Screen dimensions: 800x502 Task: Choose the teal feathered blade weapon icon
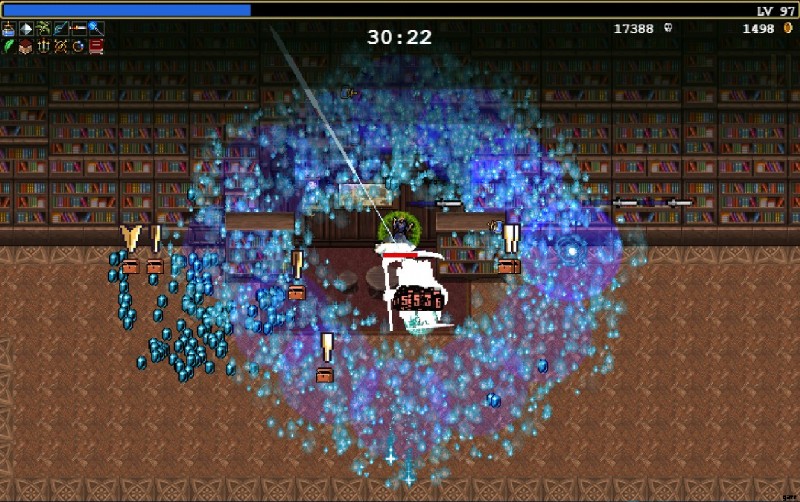[x=61, y=28]
